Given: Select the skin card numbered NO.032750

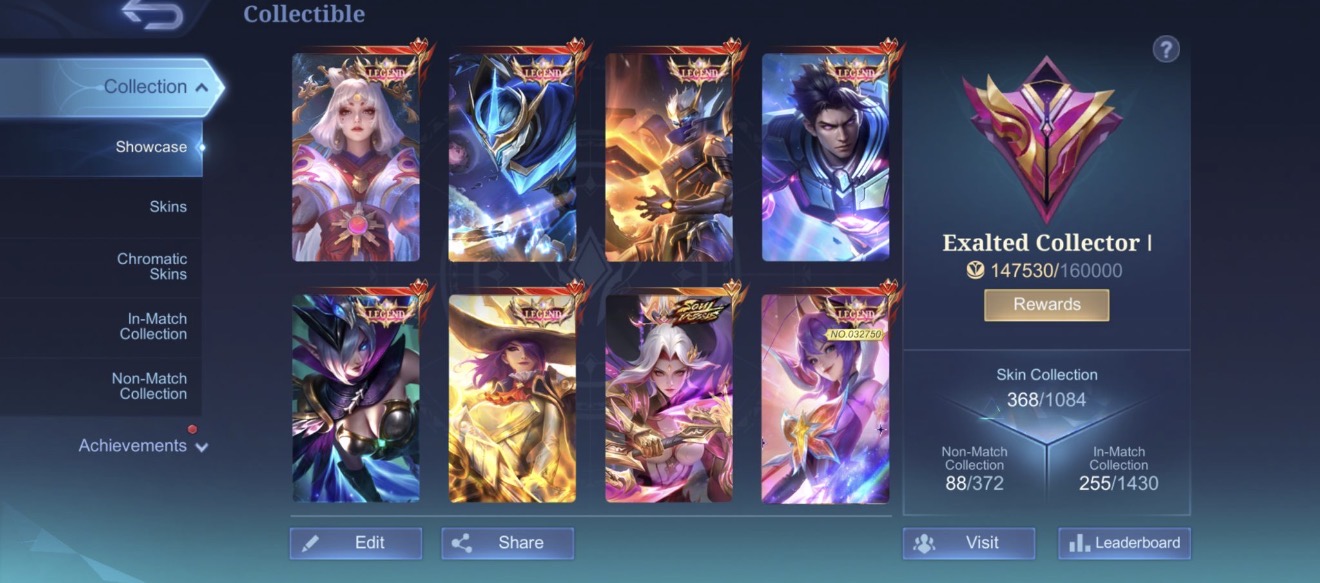Looking at the screenshot, I should (x=825, y=398).
